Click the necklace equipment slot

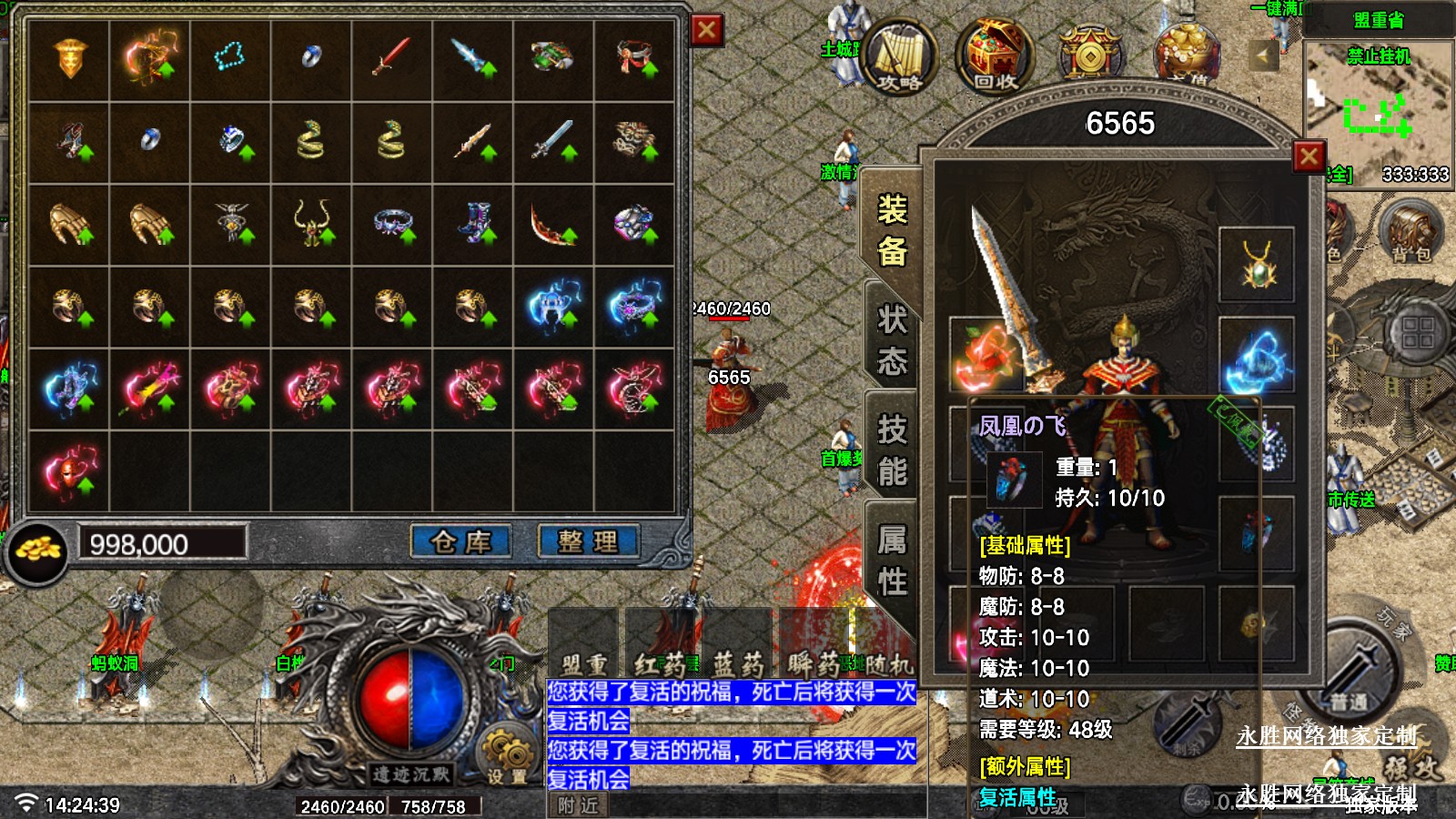1257,265
